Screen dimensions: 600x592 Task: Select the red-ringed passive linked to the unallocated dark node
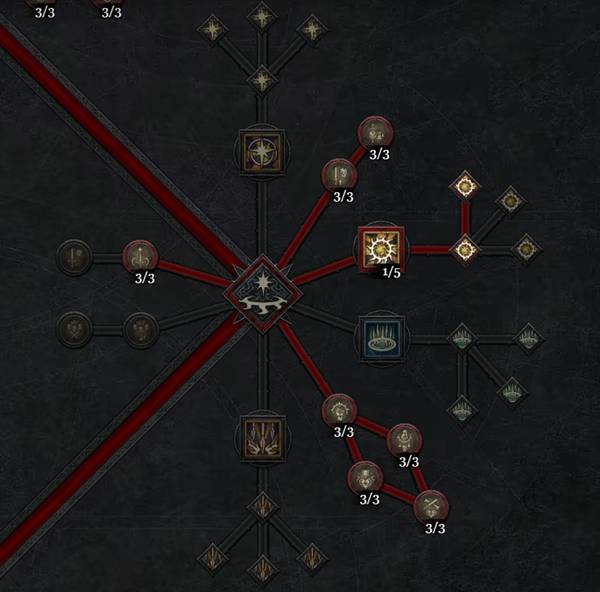pos(140,257)
